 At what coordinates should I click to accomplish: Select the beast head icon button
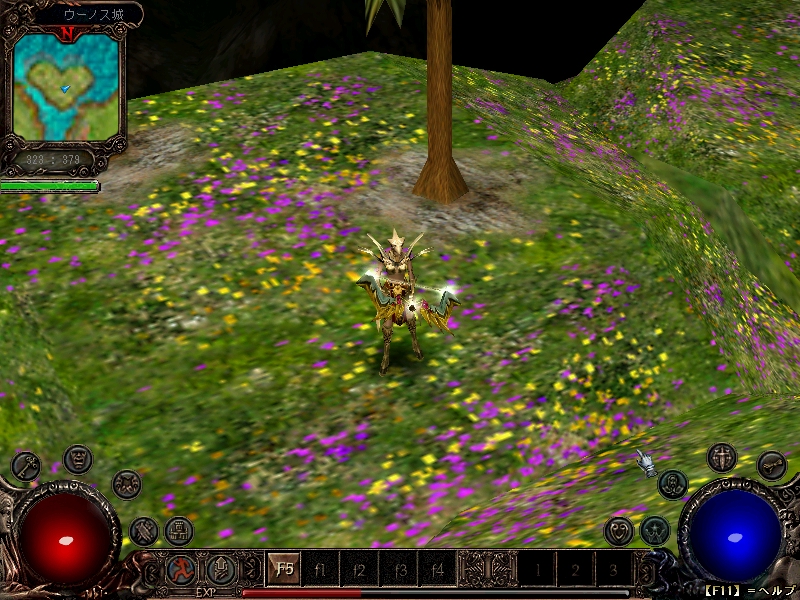(x=126, y=484)
